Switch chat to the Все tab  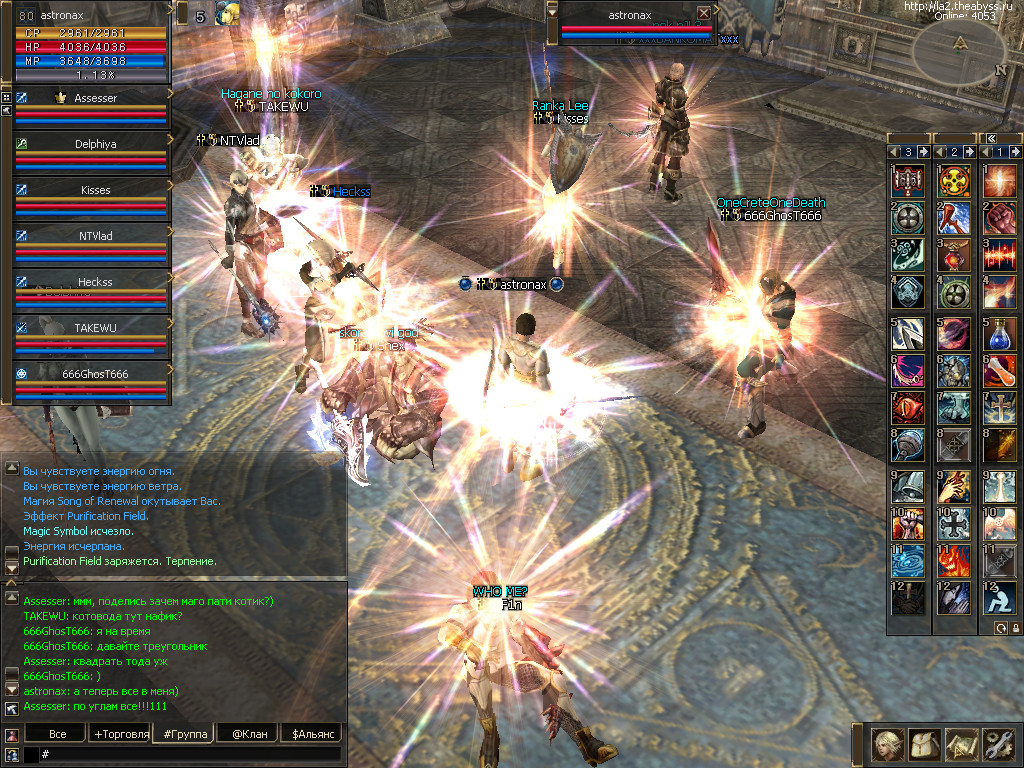(58, 734)
